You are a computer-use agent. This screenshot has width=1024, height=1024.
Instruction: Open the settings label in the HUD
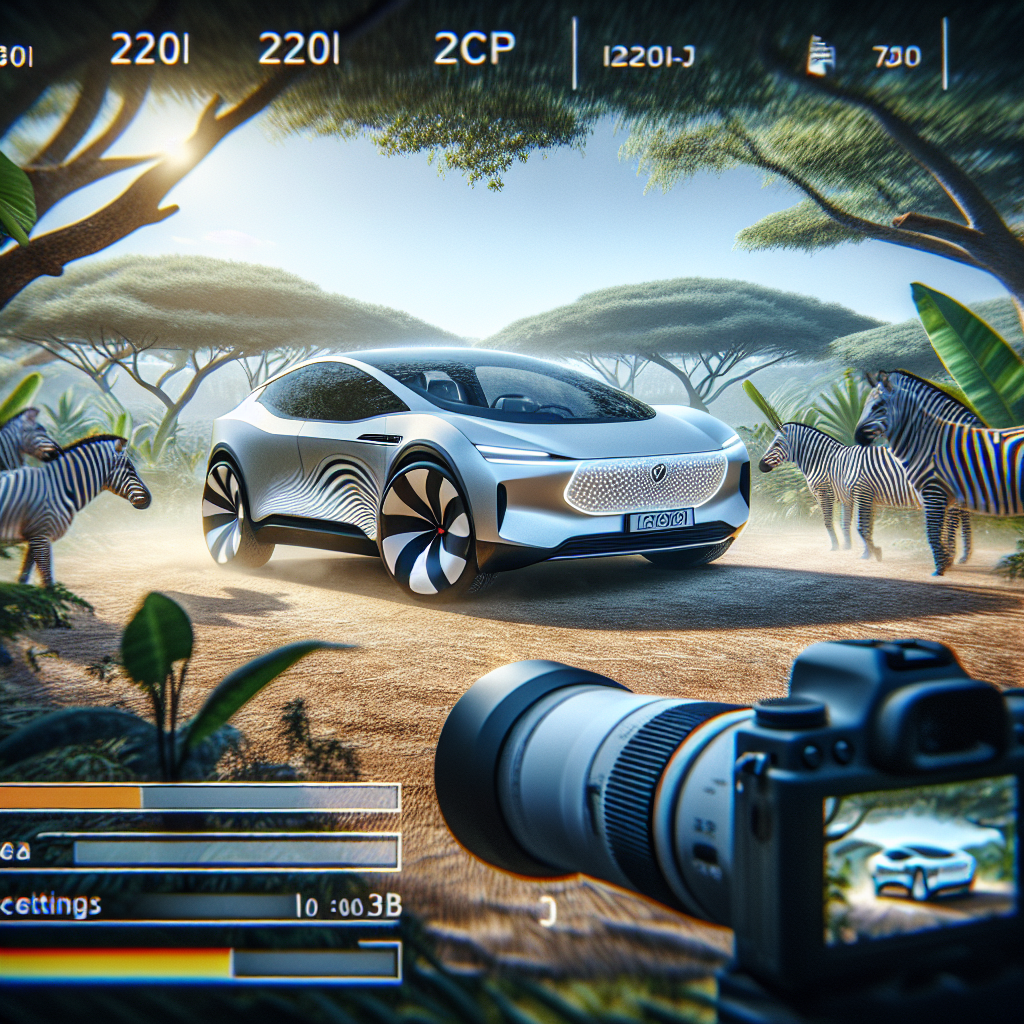pyautogui.click(x=50, y=906)
